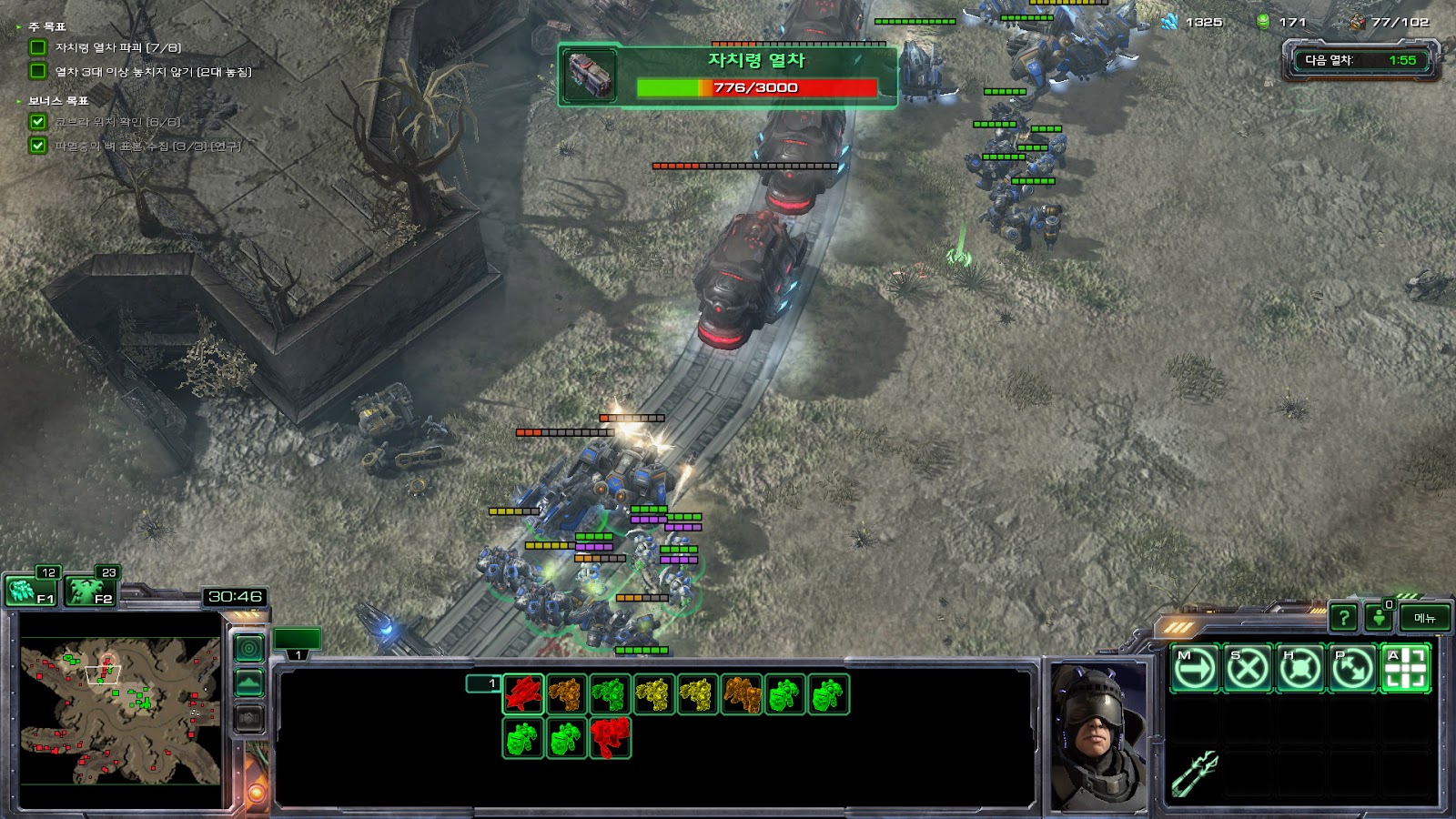Open the 메뉴 game menu
This screenshot has height=819, width=1456.
point(1424,618)
